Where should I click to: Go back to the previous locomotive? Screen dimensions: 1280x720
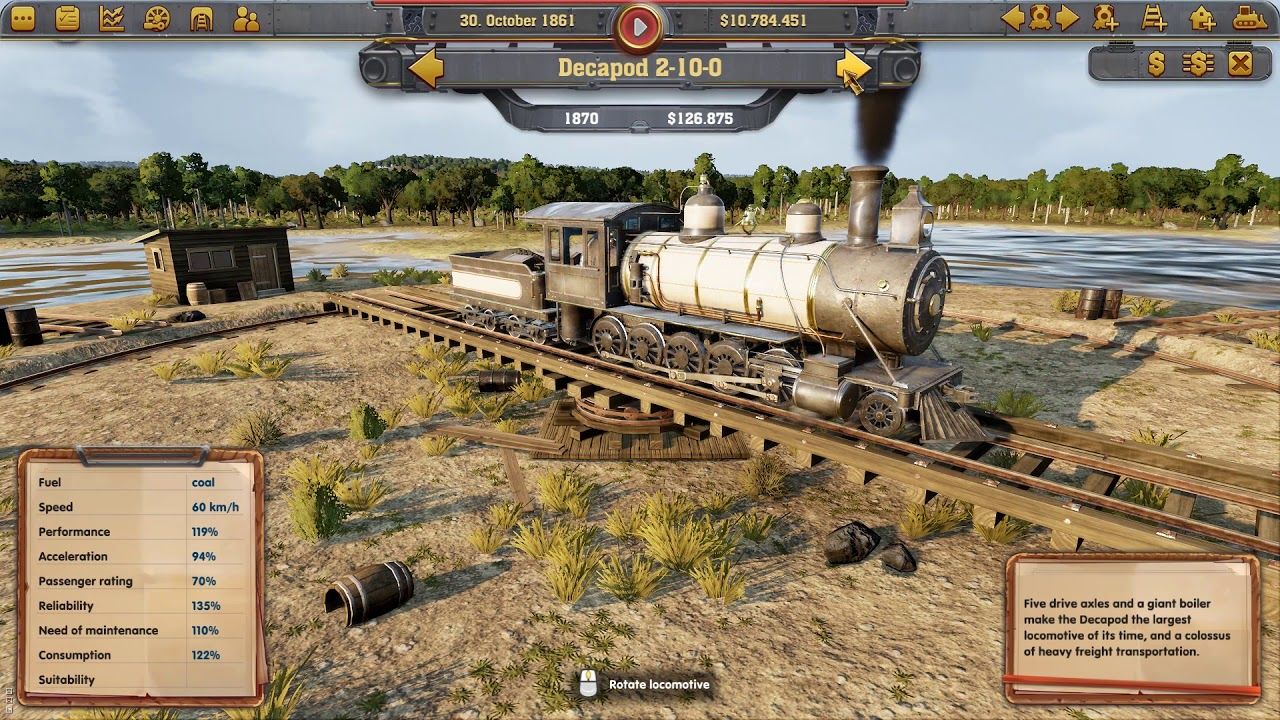point(427,68)
